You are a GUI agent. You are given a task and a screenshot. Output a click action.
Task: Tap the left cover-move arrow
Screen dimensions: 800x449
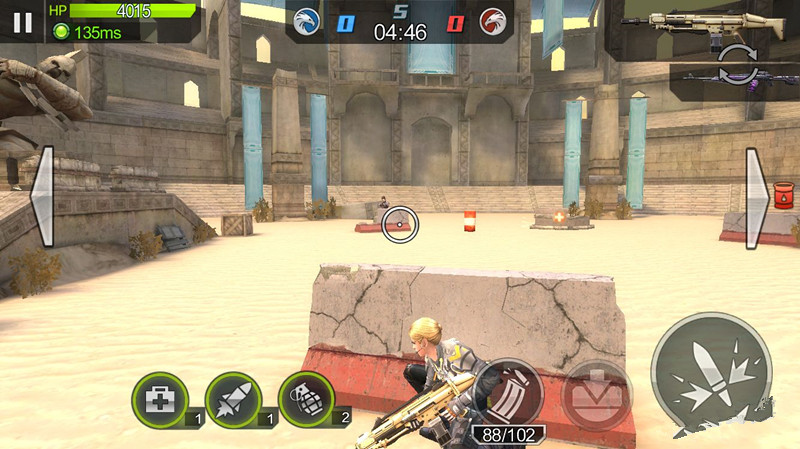click(x=42, y=198)
